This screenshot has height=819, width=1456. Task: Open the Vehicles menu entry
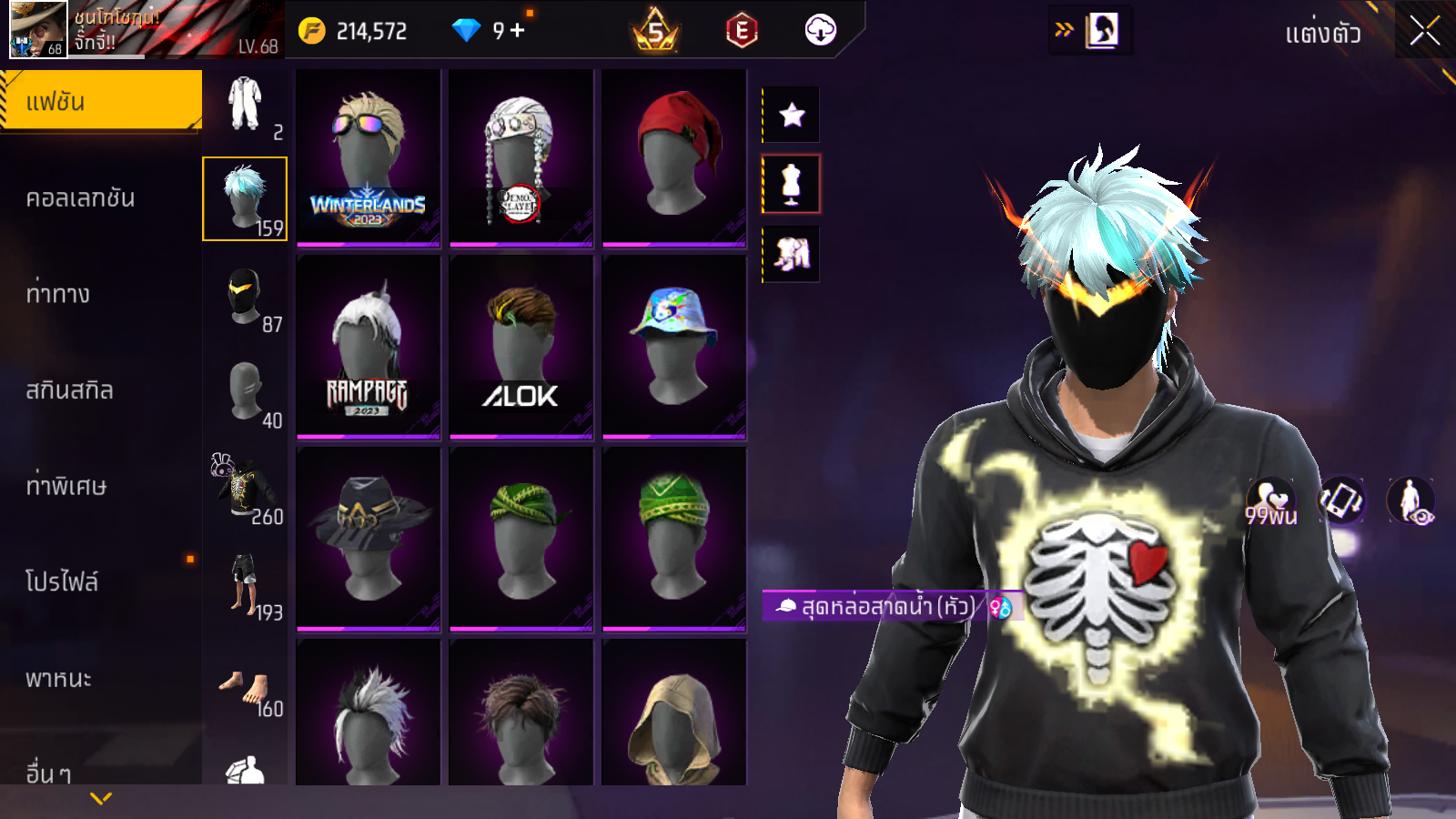click(59, 679)
